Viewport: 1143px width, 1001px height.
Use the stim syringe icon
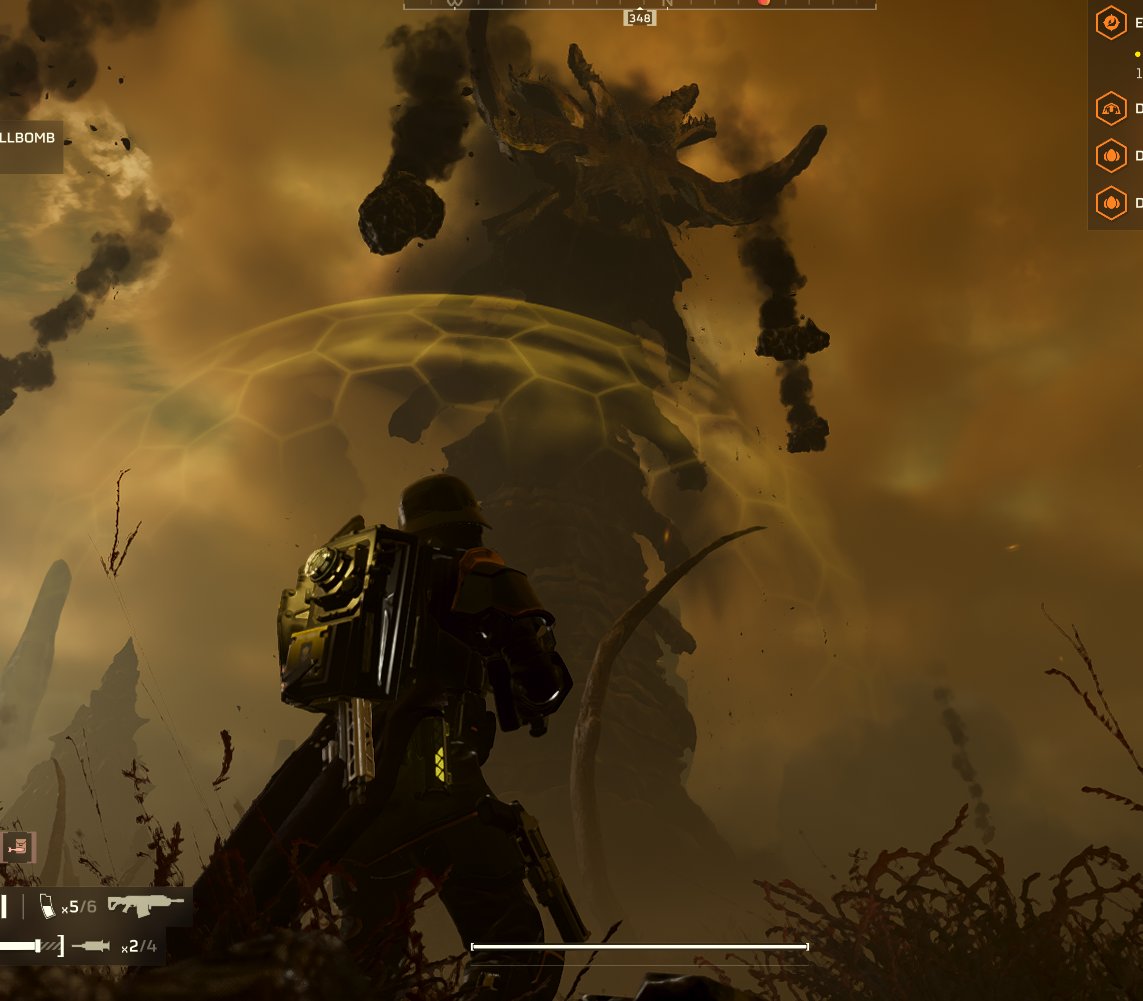point(92,945)
